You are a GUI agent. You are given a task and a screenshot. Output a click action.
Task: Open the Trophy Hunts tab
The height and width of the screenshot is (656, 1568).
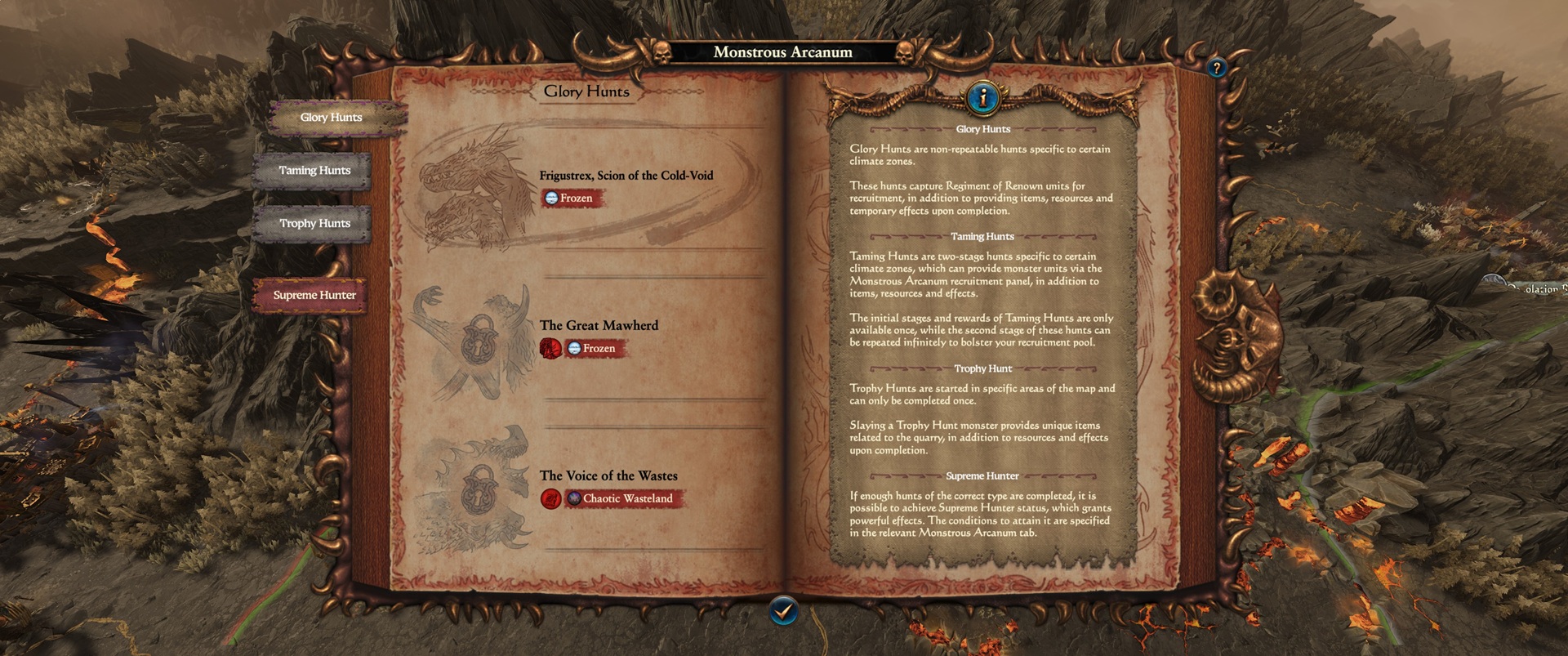pos(314,223)
